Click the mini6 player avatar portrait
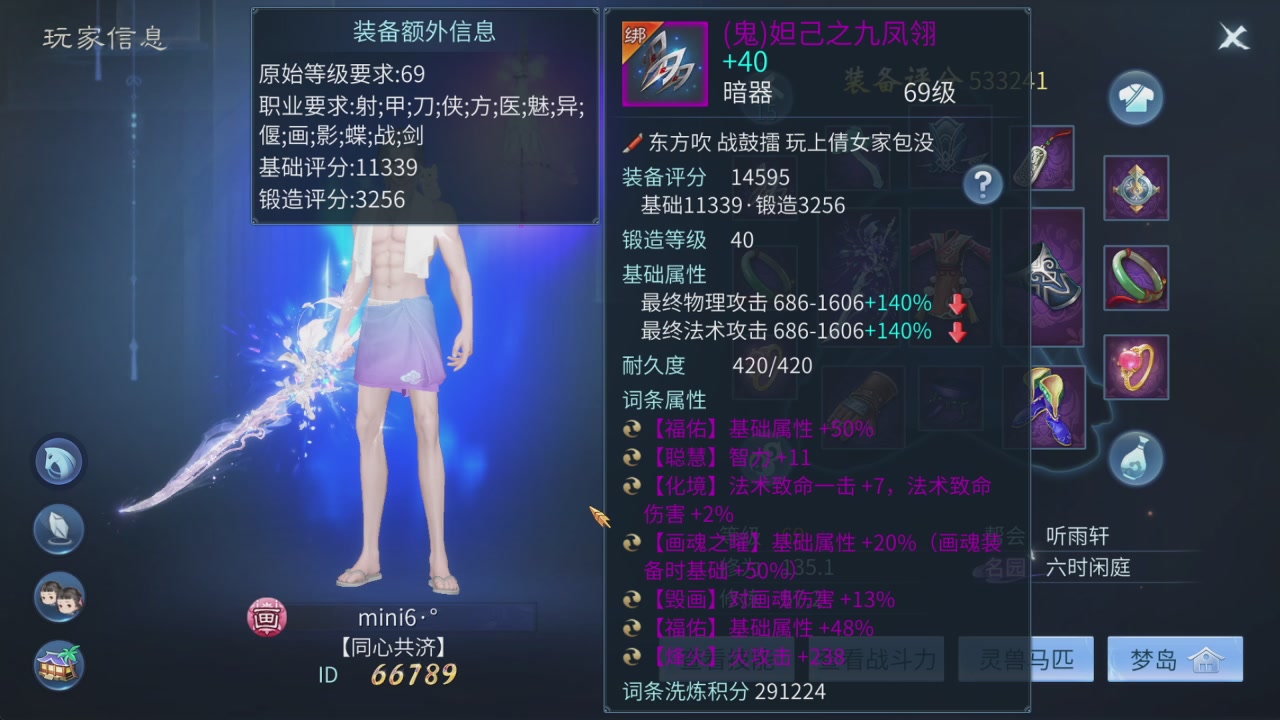1280x720 pixels. 266,617
